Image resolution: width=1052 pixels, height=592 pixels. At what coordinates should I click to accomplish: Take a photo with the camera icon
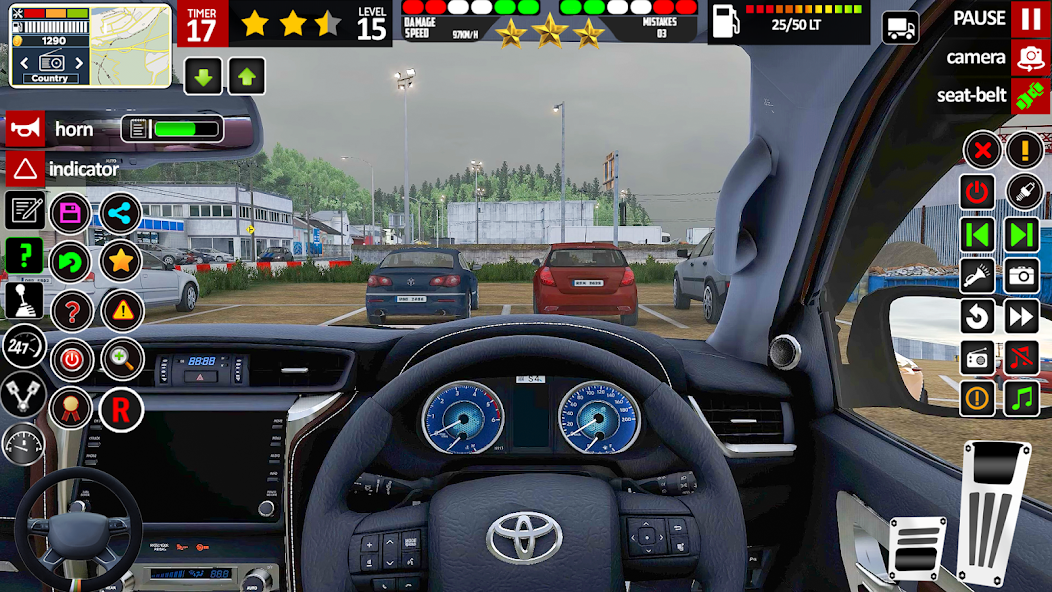point(1022,276)
